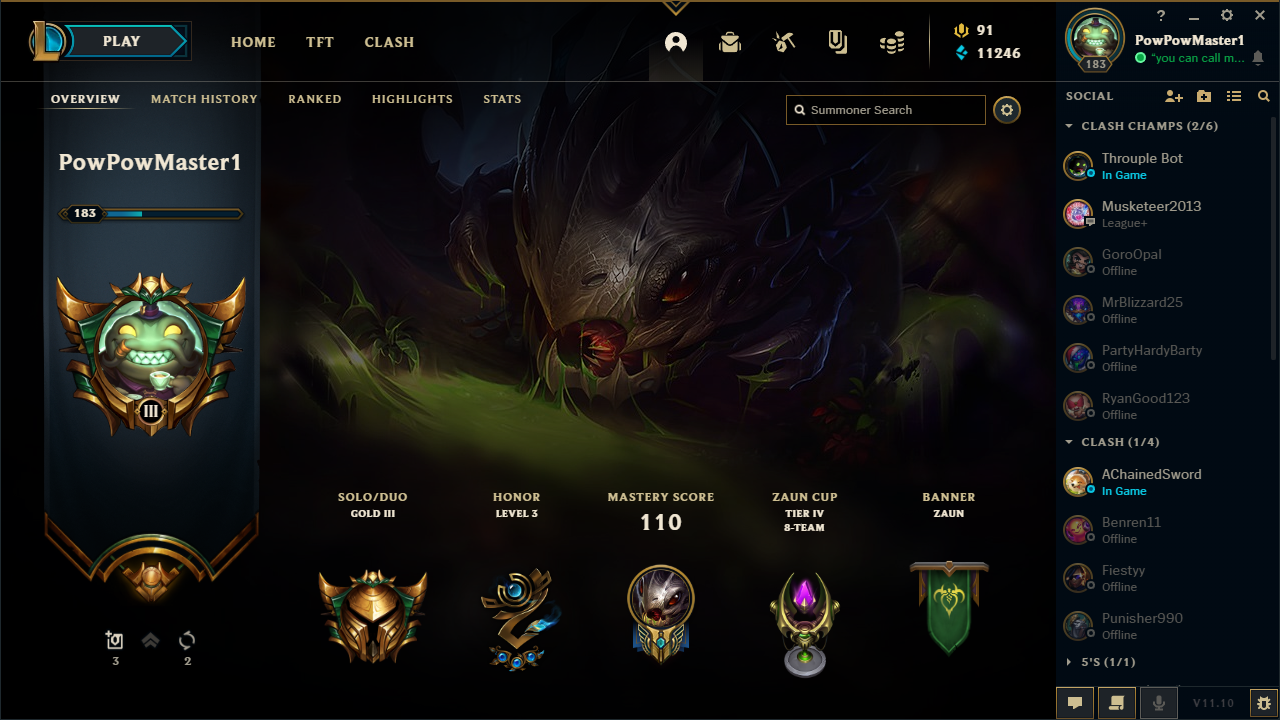
Task: Switch to the MATCH HISTORY tab
Action: click(x=204, y=99)
